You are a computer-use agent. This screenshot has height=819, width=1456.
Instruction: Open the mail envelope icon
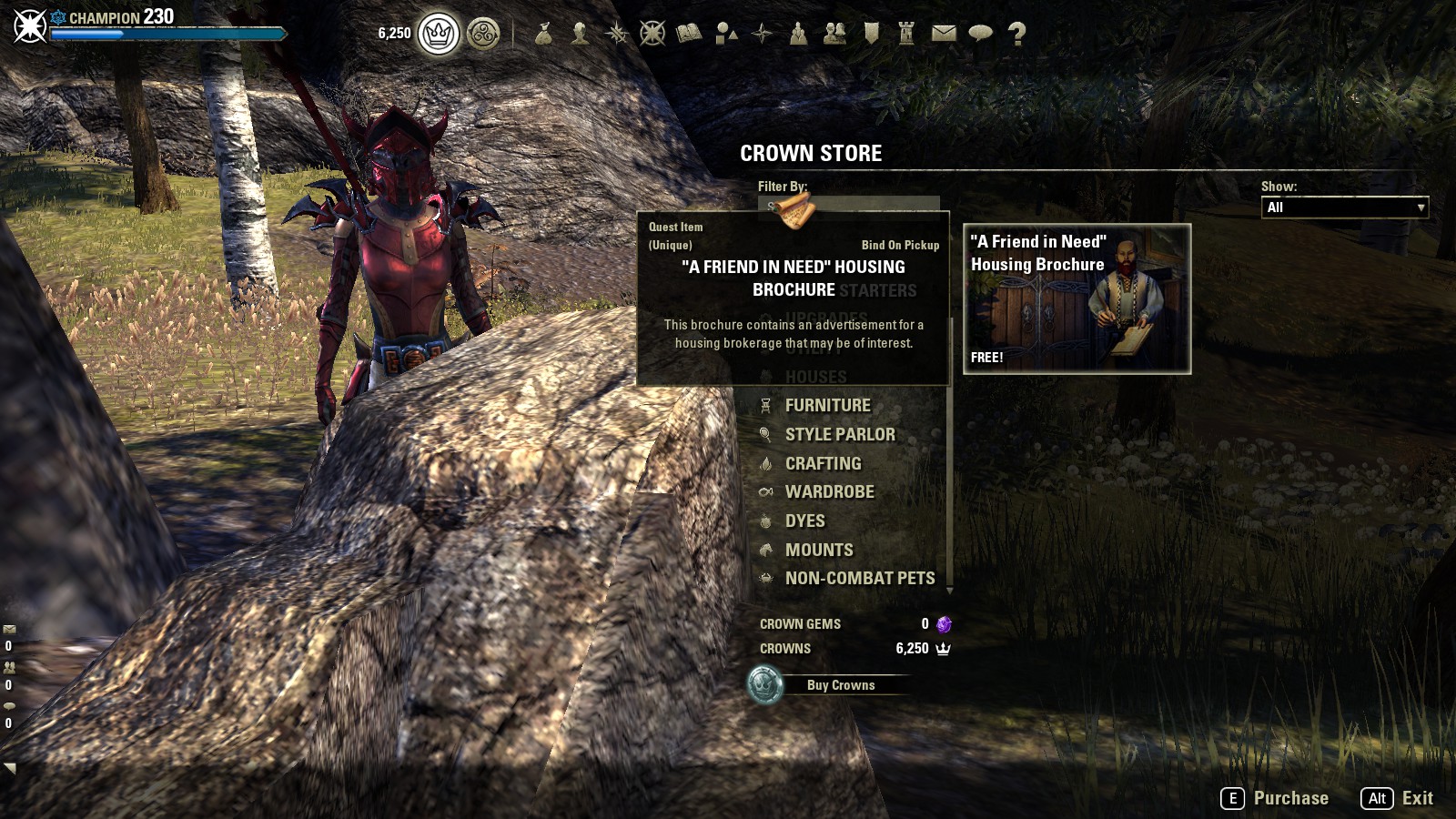pos(944,34)
